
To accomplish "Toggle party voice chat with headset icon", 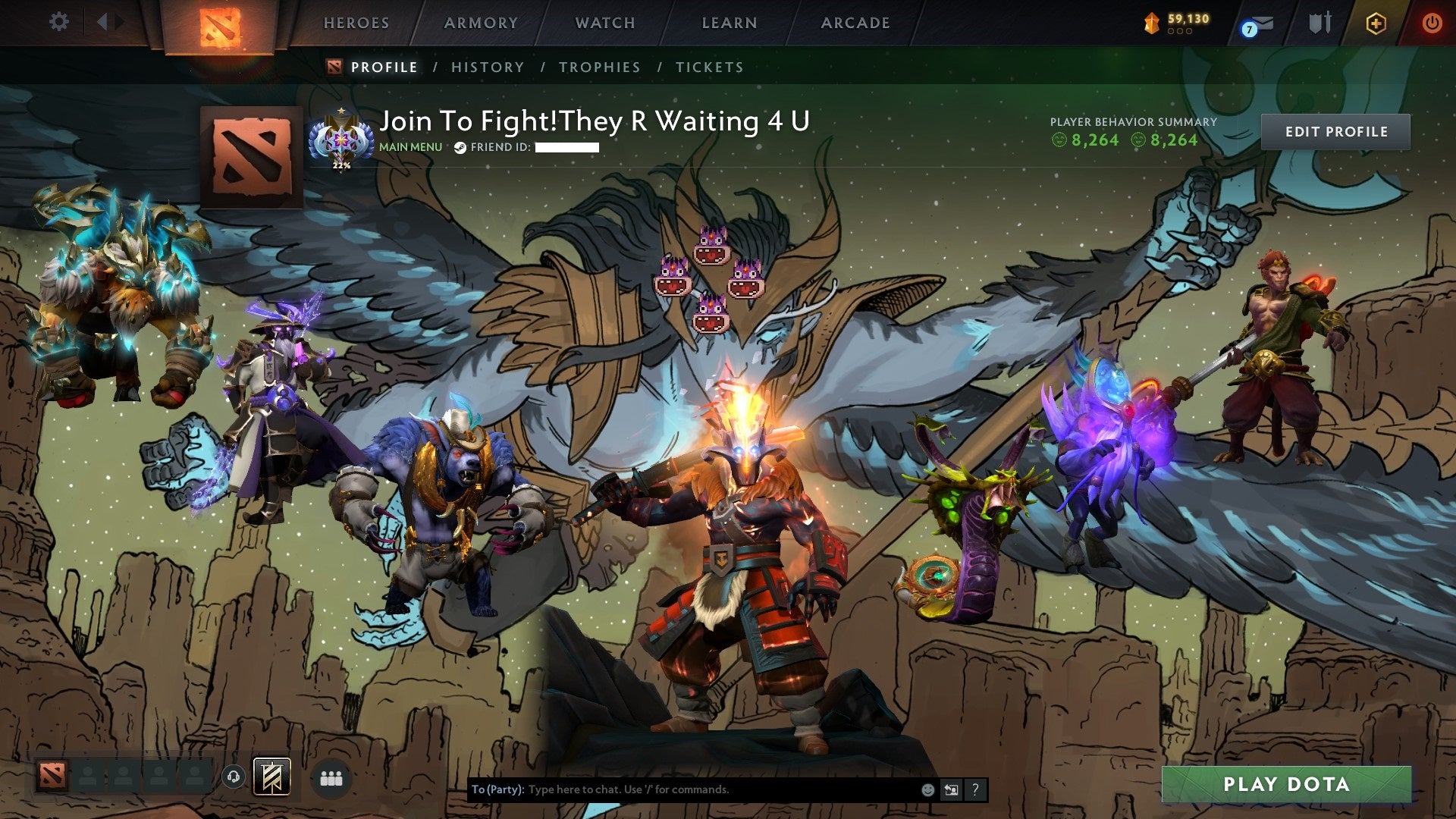I will pyautogui.click(x=234, y=775).
